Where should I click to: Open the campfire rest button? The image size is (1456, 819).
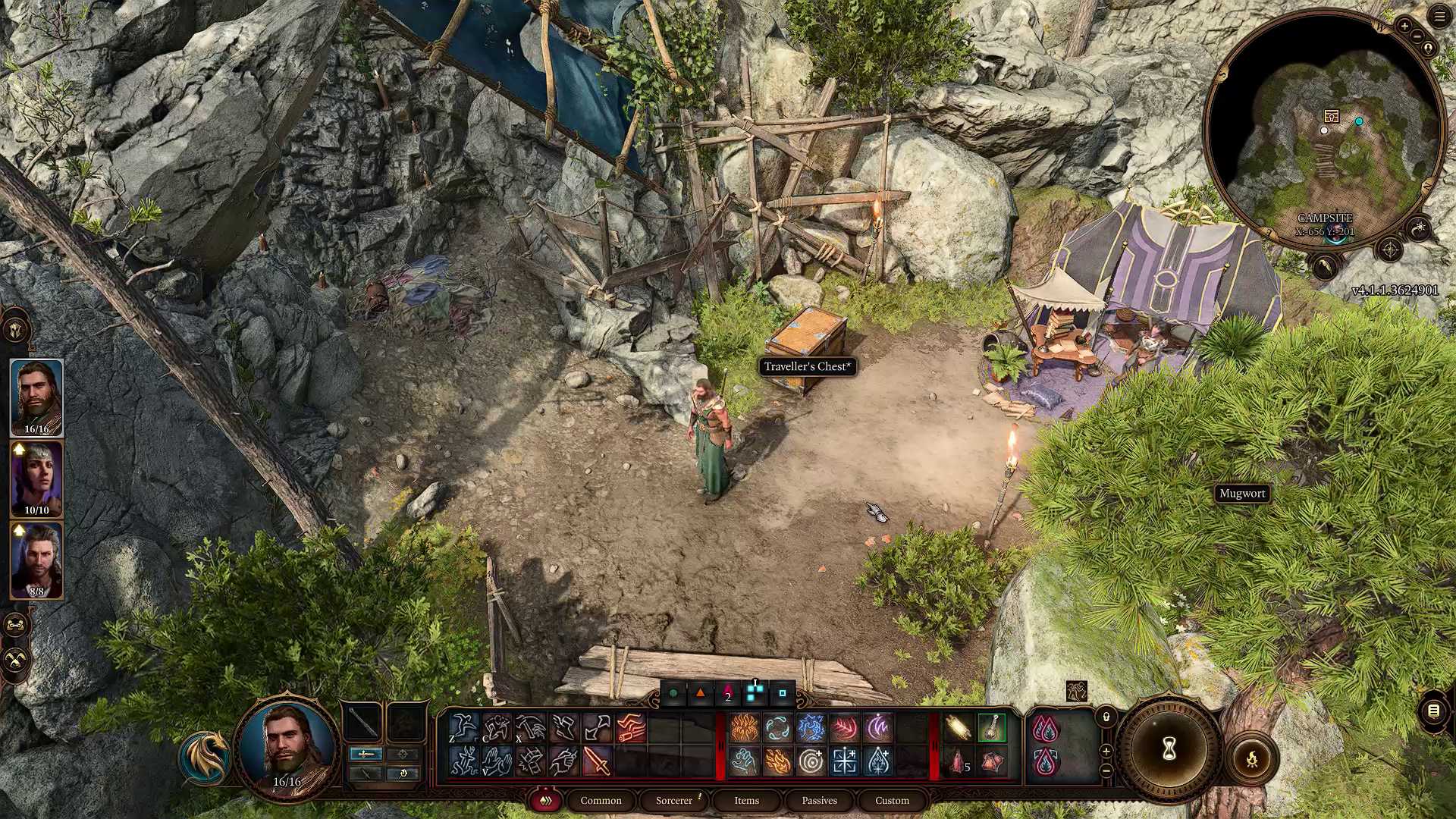(x=1252, y=758)
